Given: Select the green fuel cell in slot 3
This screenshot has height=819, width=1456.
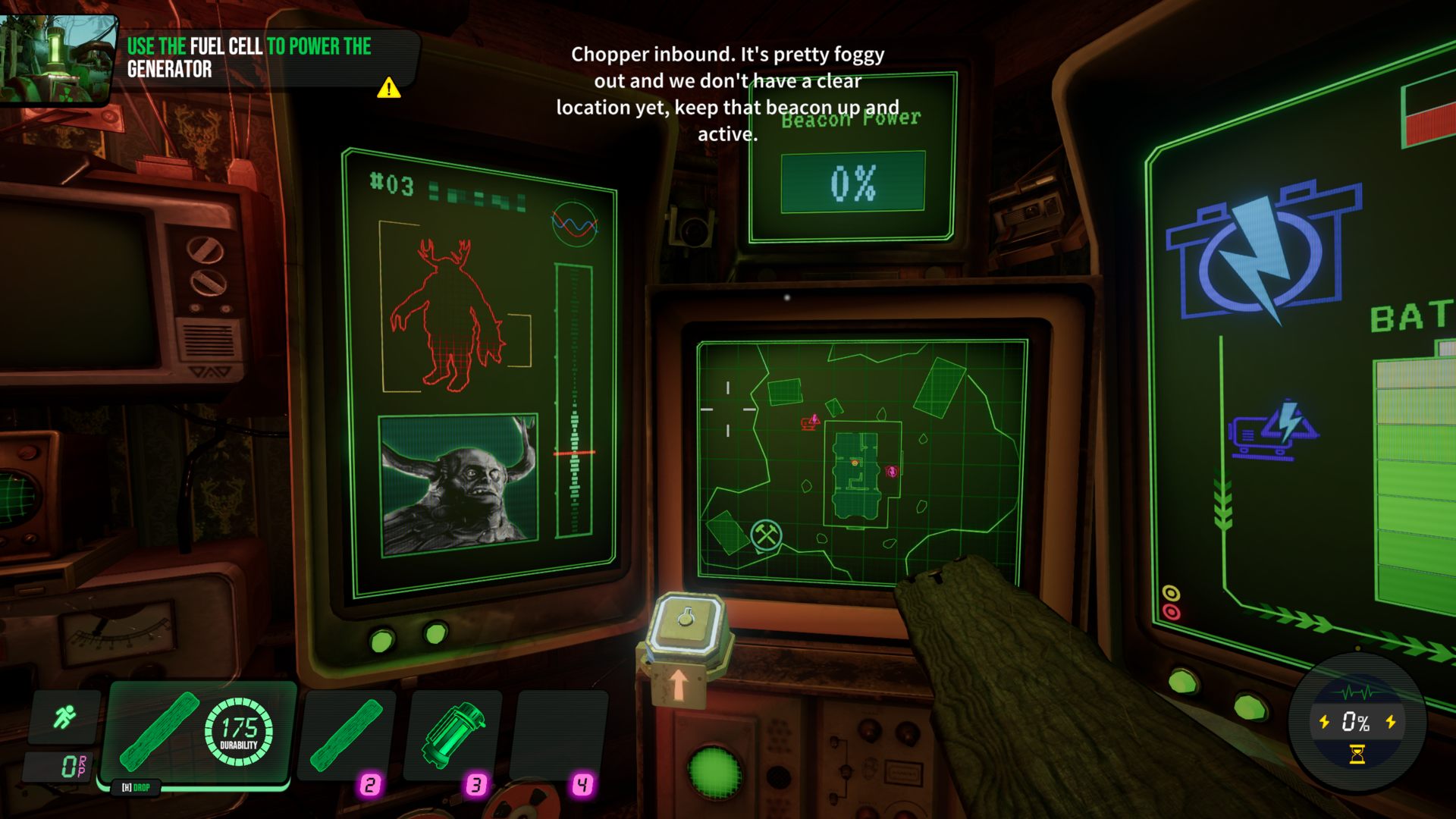Looking at the screenshot, I should click(453, 735).
